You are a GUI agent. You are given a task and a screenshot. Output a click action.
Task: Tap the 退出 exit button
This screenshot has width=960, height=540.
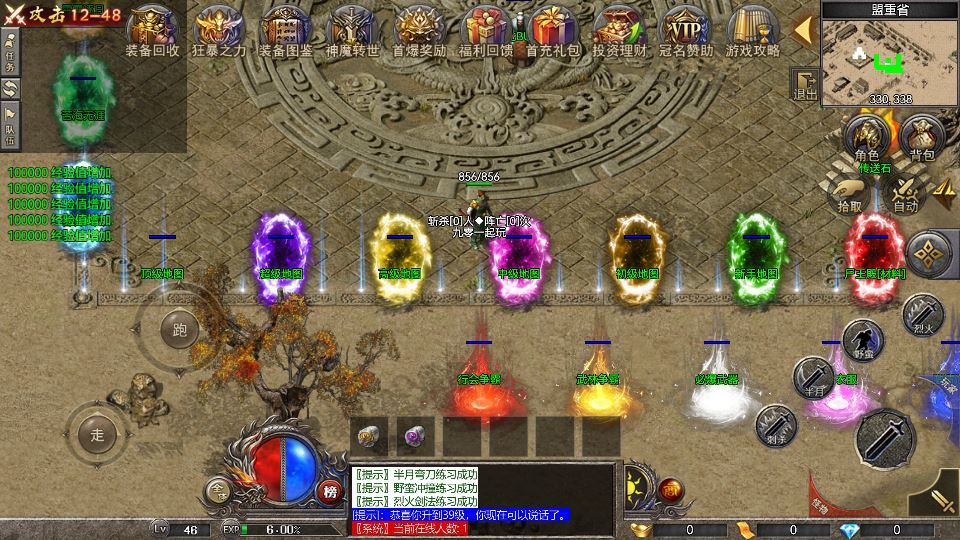tap(805, 84)
